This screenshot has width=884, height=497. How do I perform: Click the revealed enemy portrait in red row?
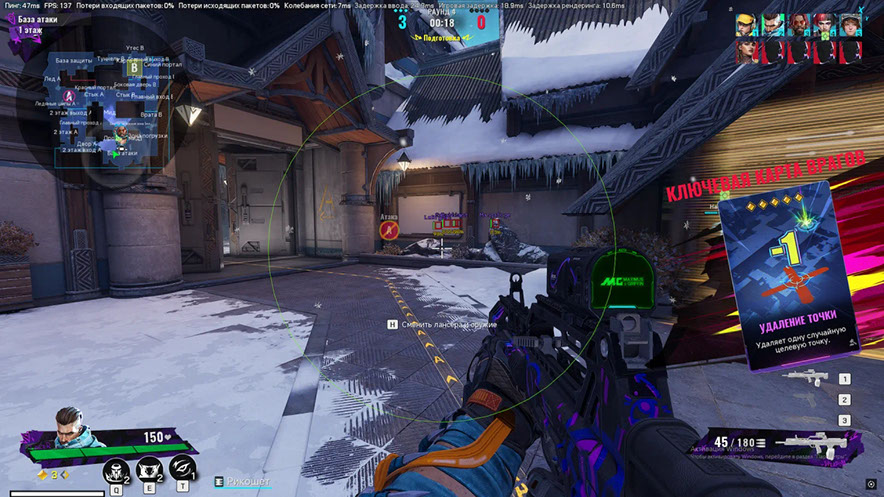[x=745, y=51]
